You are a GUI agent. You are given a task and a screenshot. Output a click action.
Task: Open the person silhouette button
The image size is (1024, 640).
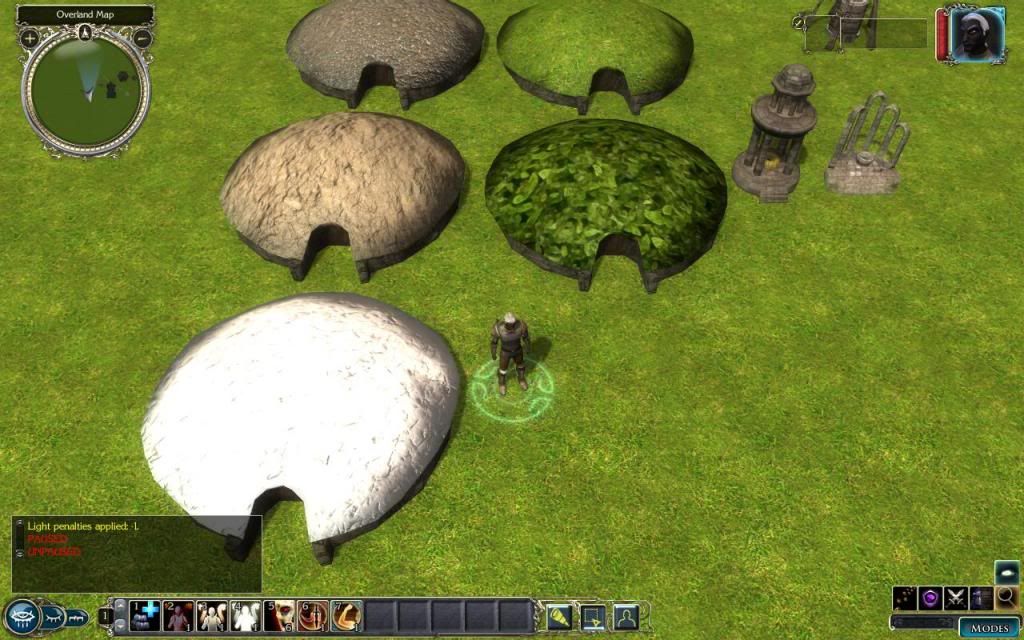pos(626,616)
